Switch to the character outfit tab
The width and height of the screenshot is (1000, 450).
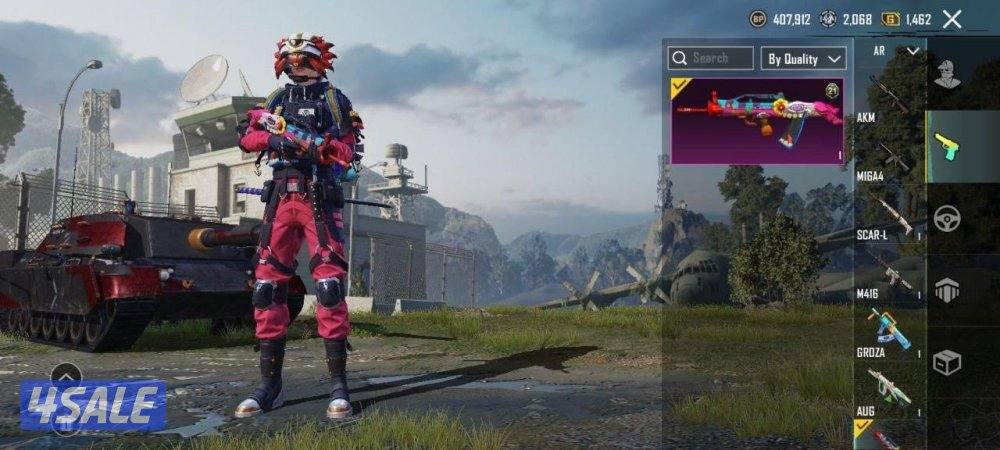[946, 74]
